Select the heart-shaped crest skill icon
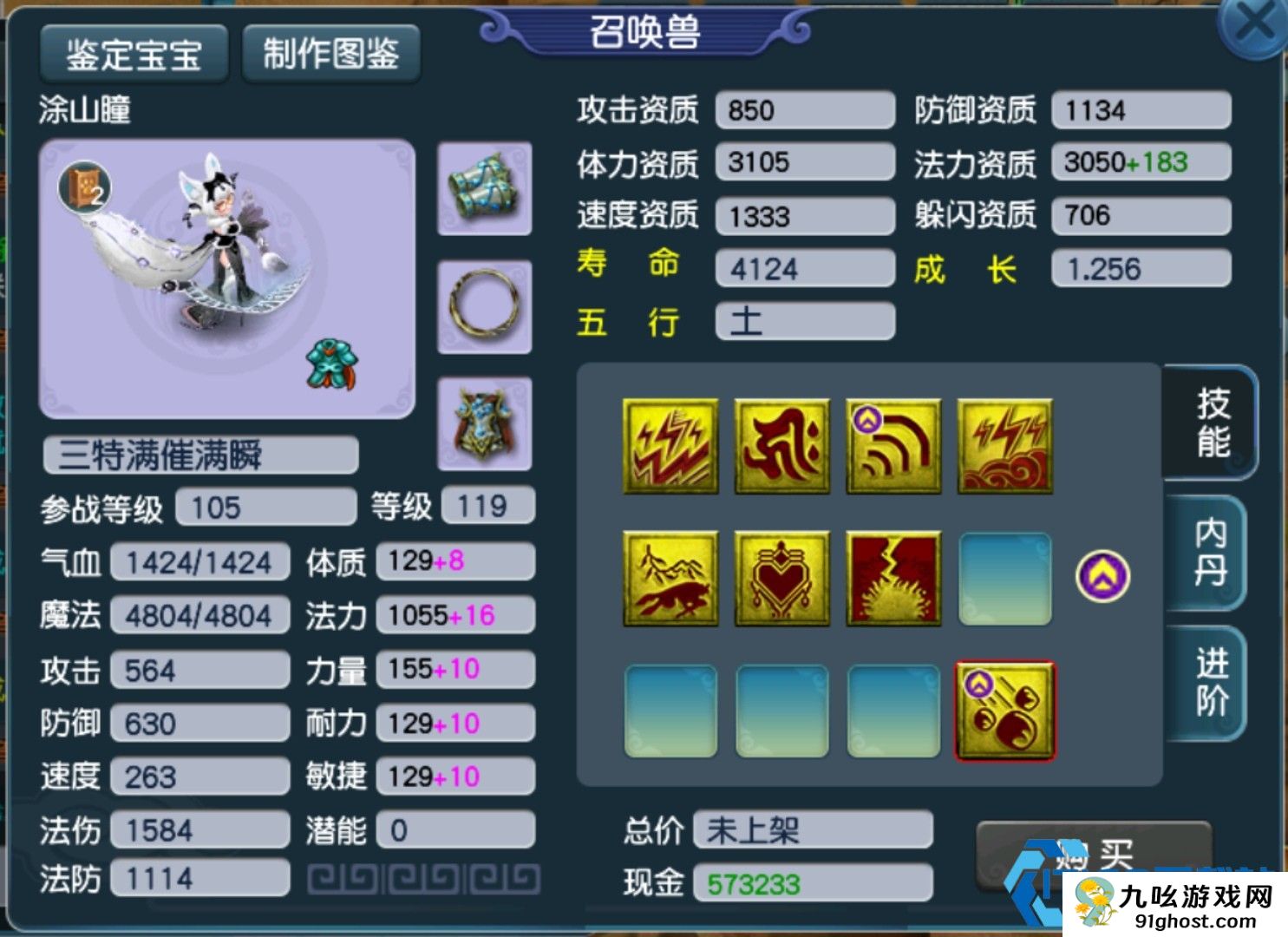This screenshot has height=937, width=1288. [780, 578]
